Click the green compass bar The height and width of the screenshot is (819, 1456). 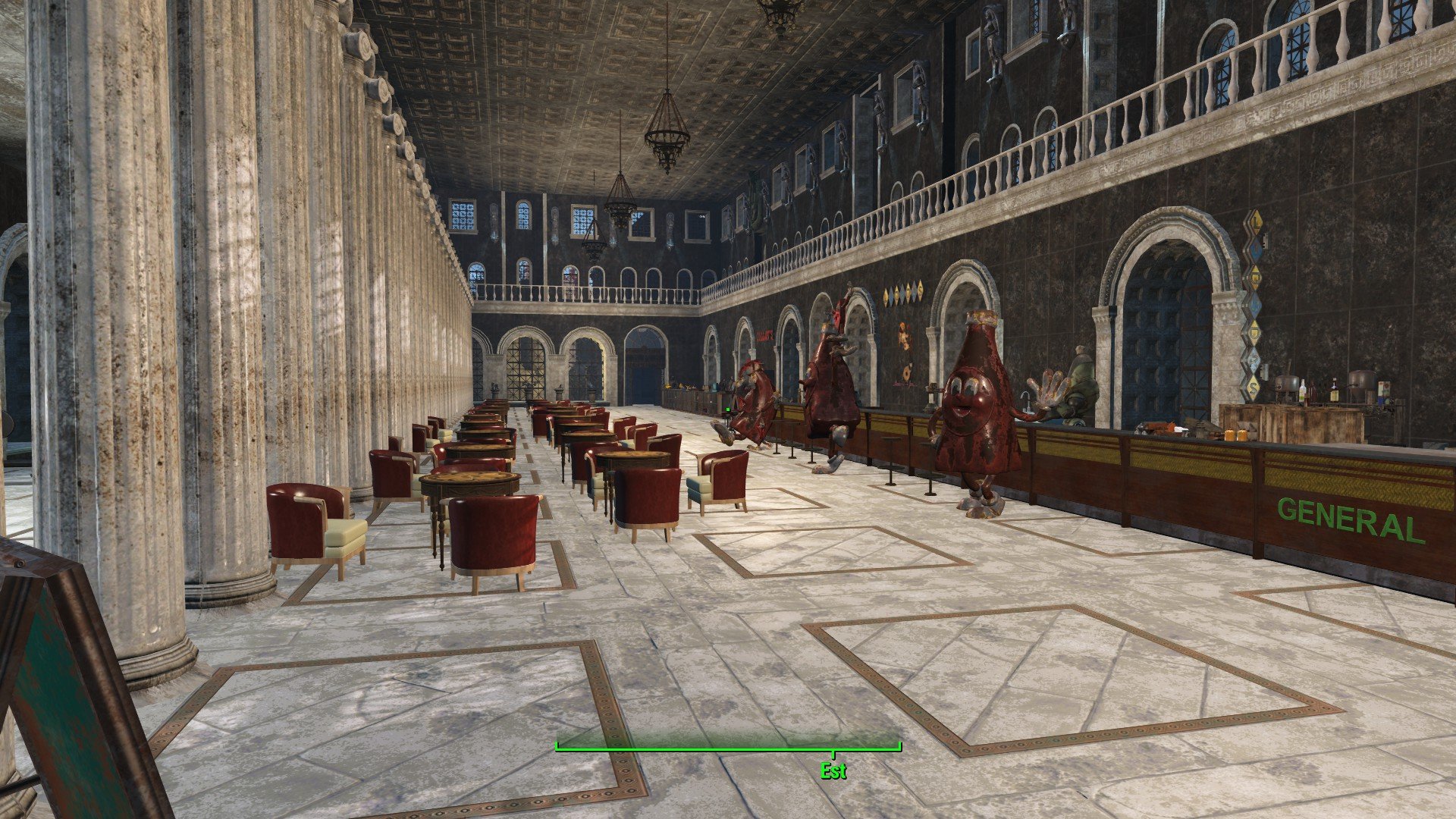728,748
